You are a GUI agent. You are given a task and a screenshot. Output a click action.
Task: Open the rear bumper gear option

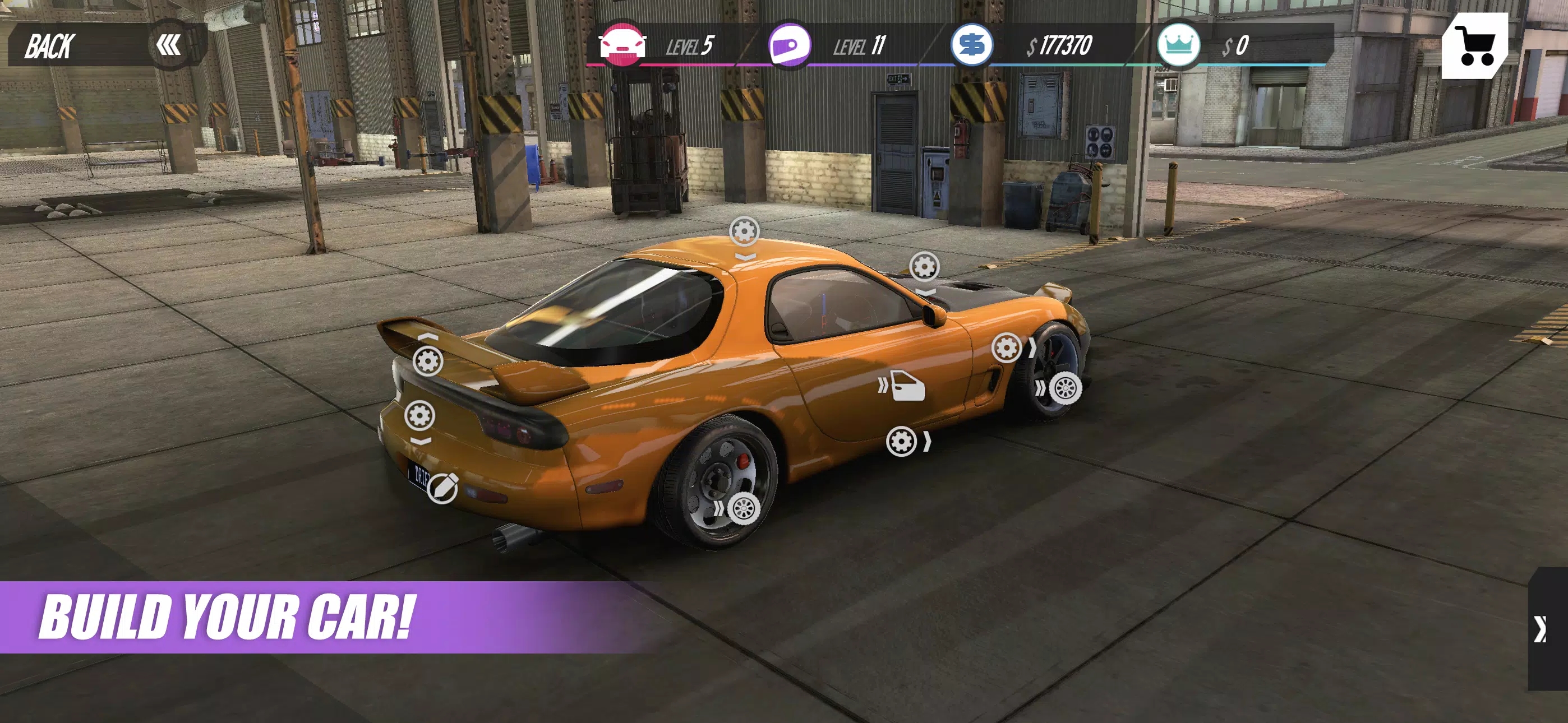point(420,416)
